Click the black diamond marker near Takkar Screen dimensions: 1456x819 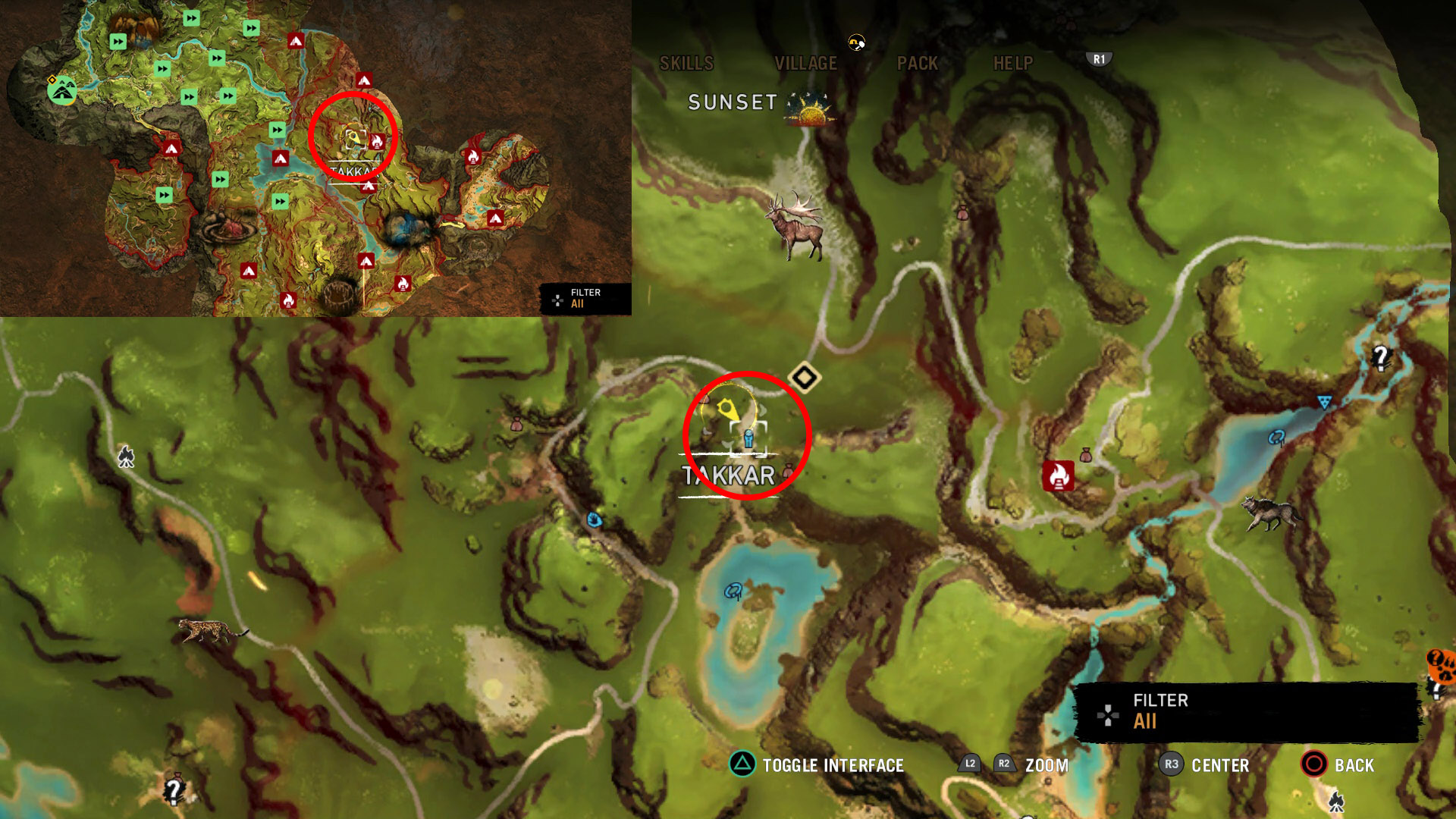coord(805,377)
